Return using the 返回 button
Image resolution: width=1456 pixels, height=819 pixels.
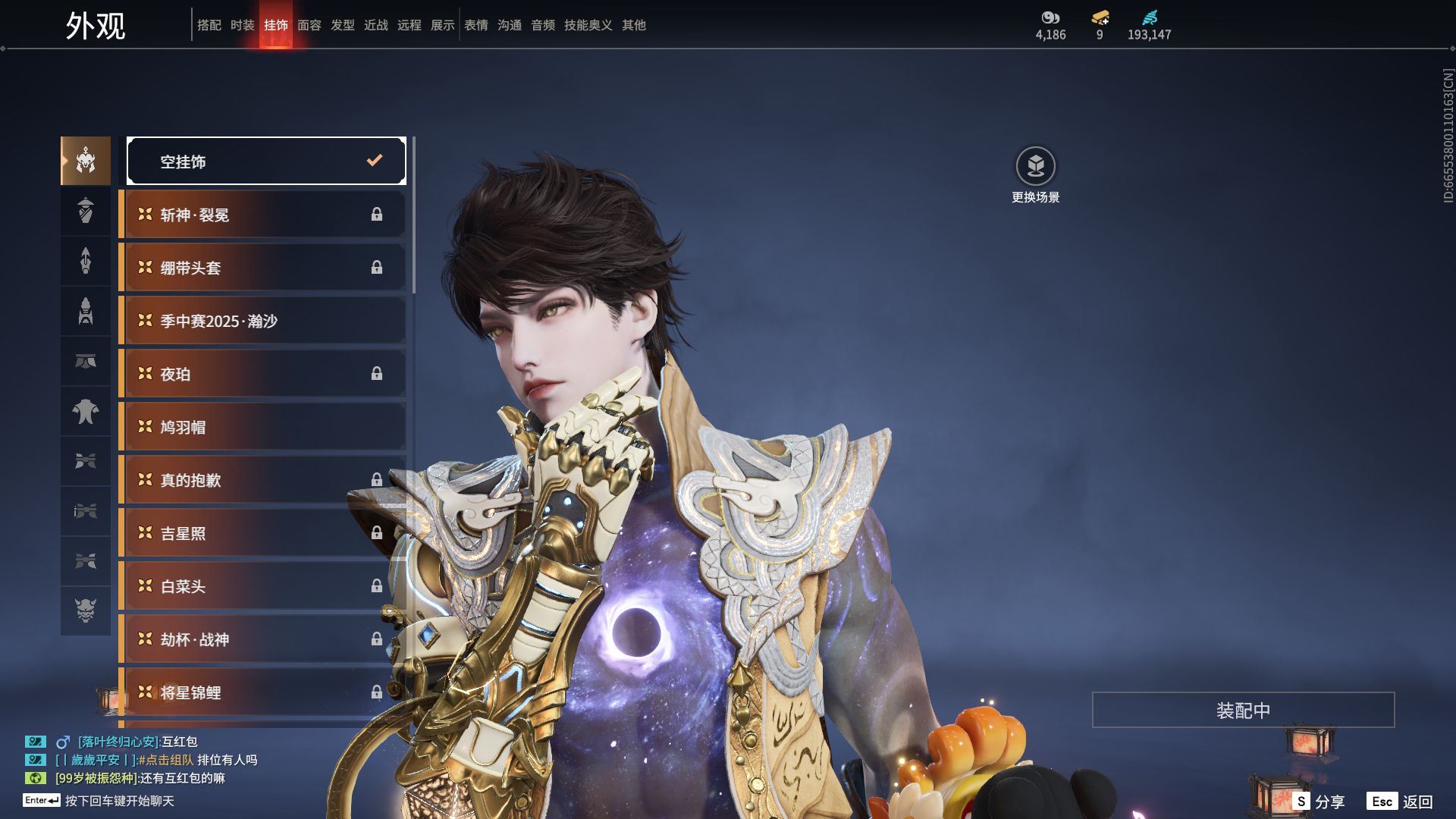pos(1401,802)
